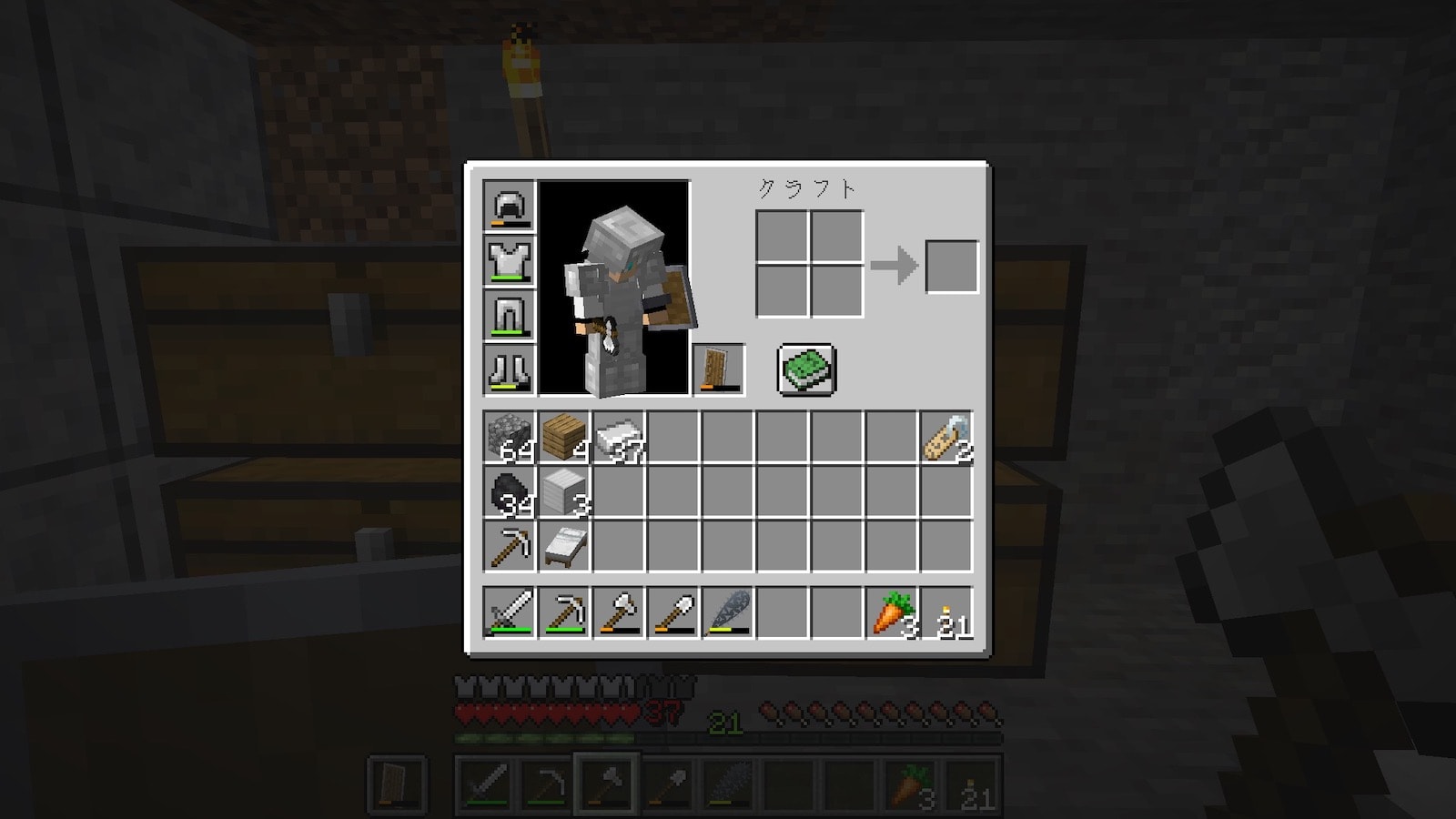The width and height of the screenshot is (1456, 819).
Task: Select the iron axe hotbar slot
Action: (x=619, y=612)
